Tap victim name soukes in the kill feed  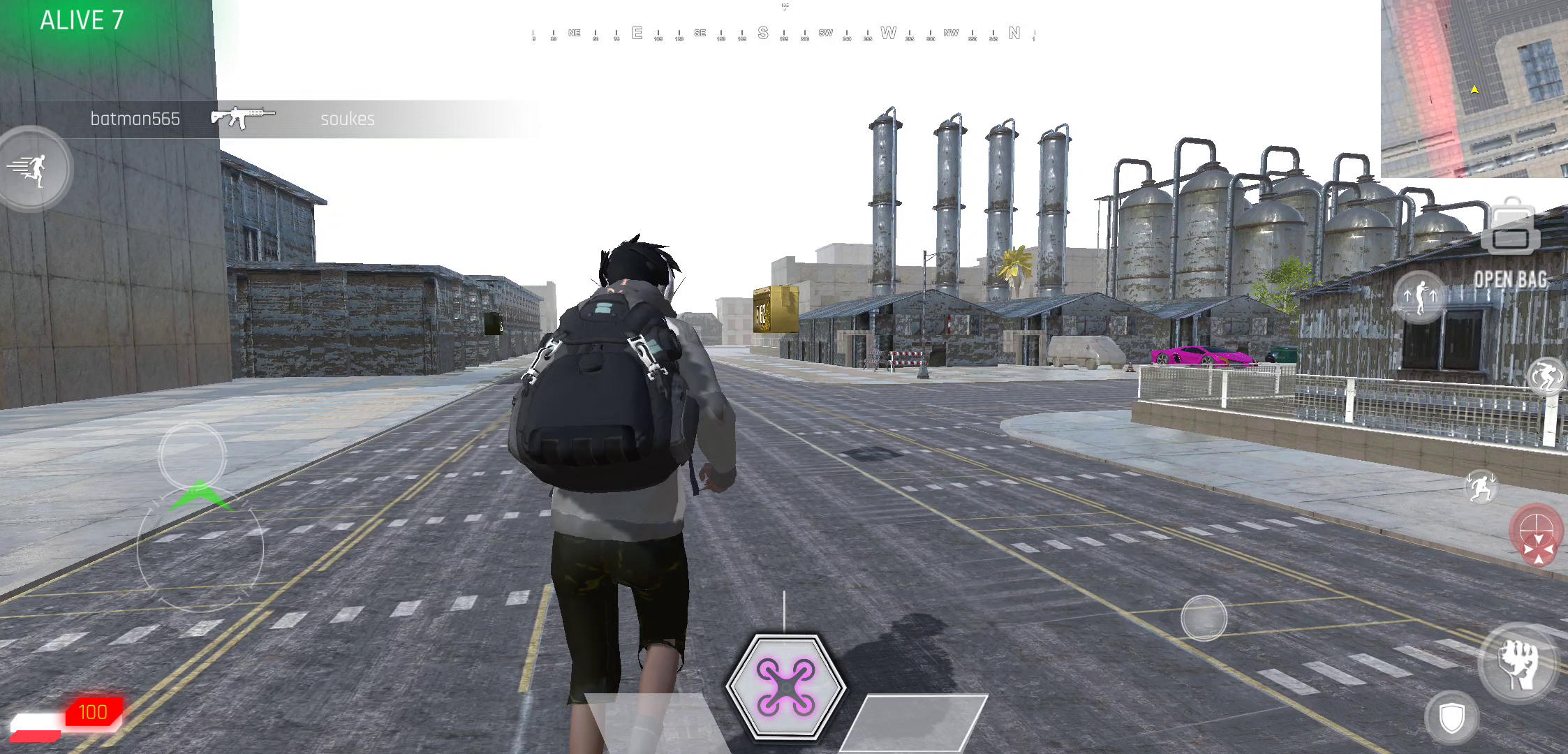348,119
